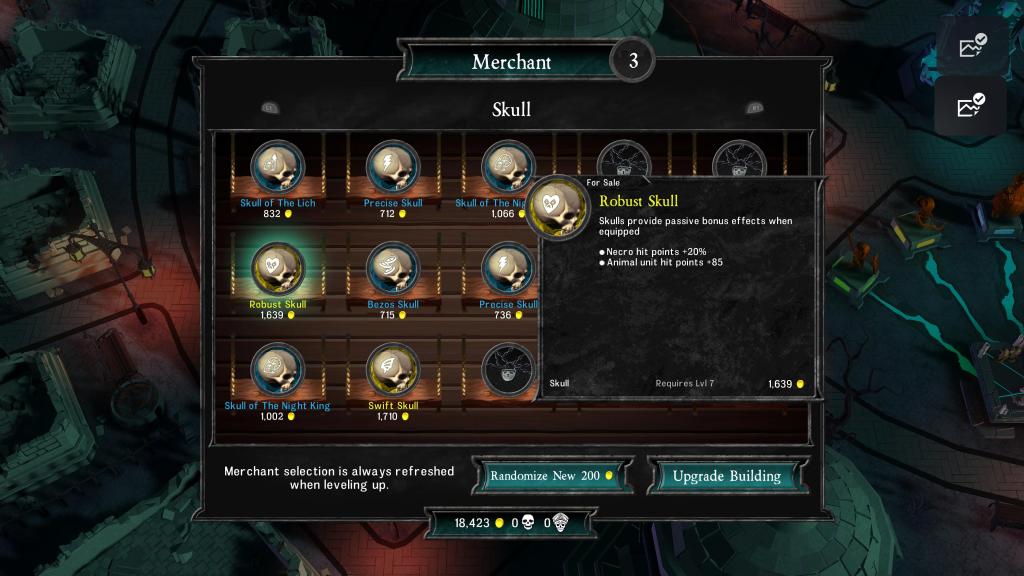Select the highlighted Robust Skull in the grid
The width and height of the screenshot is (1024, 576).
pos(278,269)
